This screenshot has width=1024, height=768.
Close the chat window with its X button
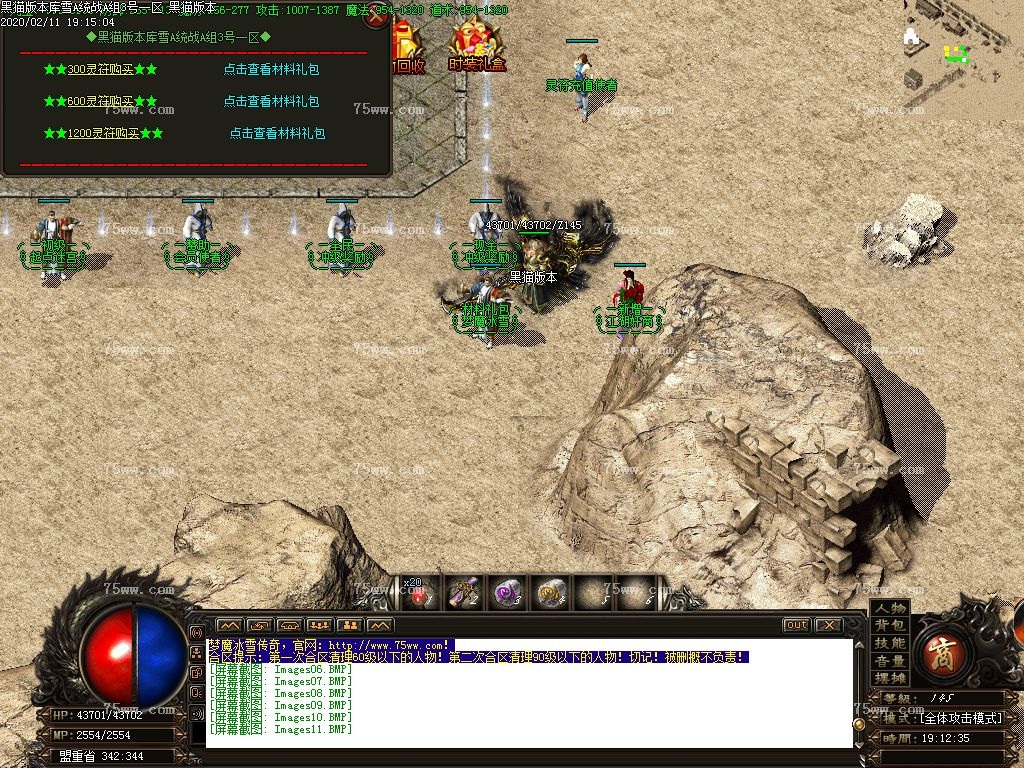point(828,625)
